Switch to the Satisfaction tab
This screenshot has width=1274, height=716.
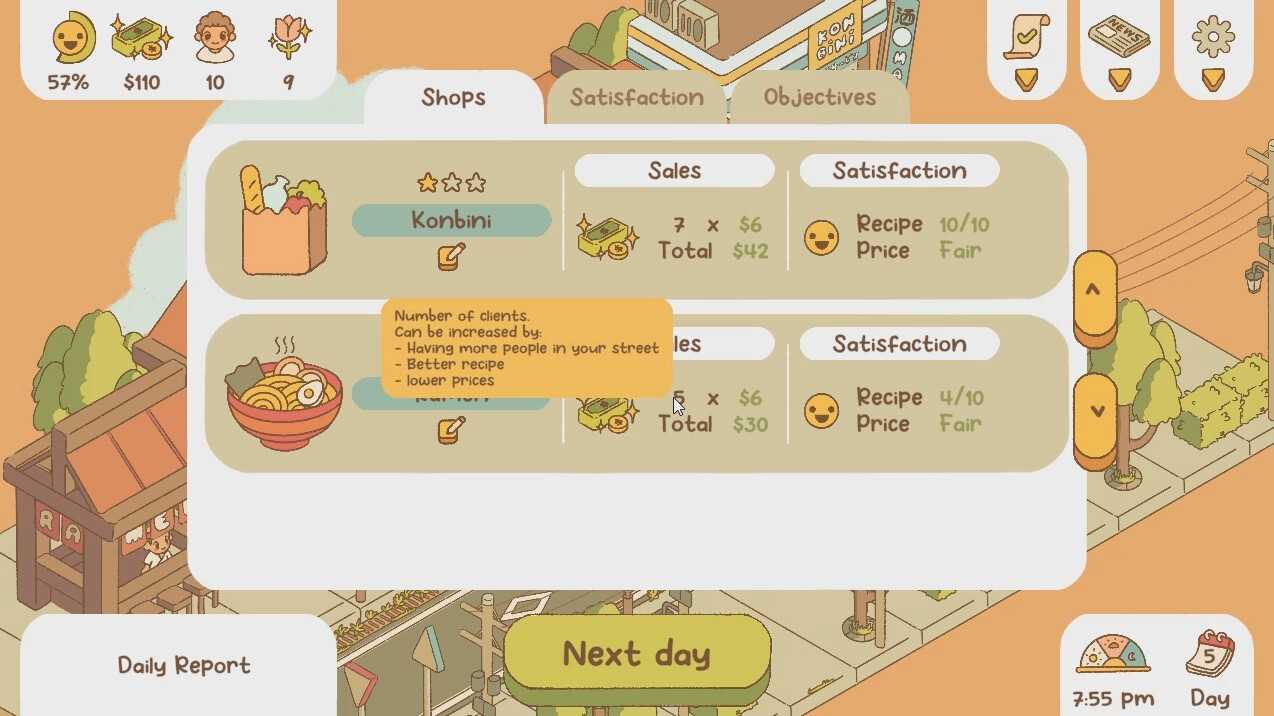(636, 97)
